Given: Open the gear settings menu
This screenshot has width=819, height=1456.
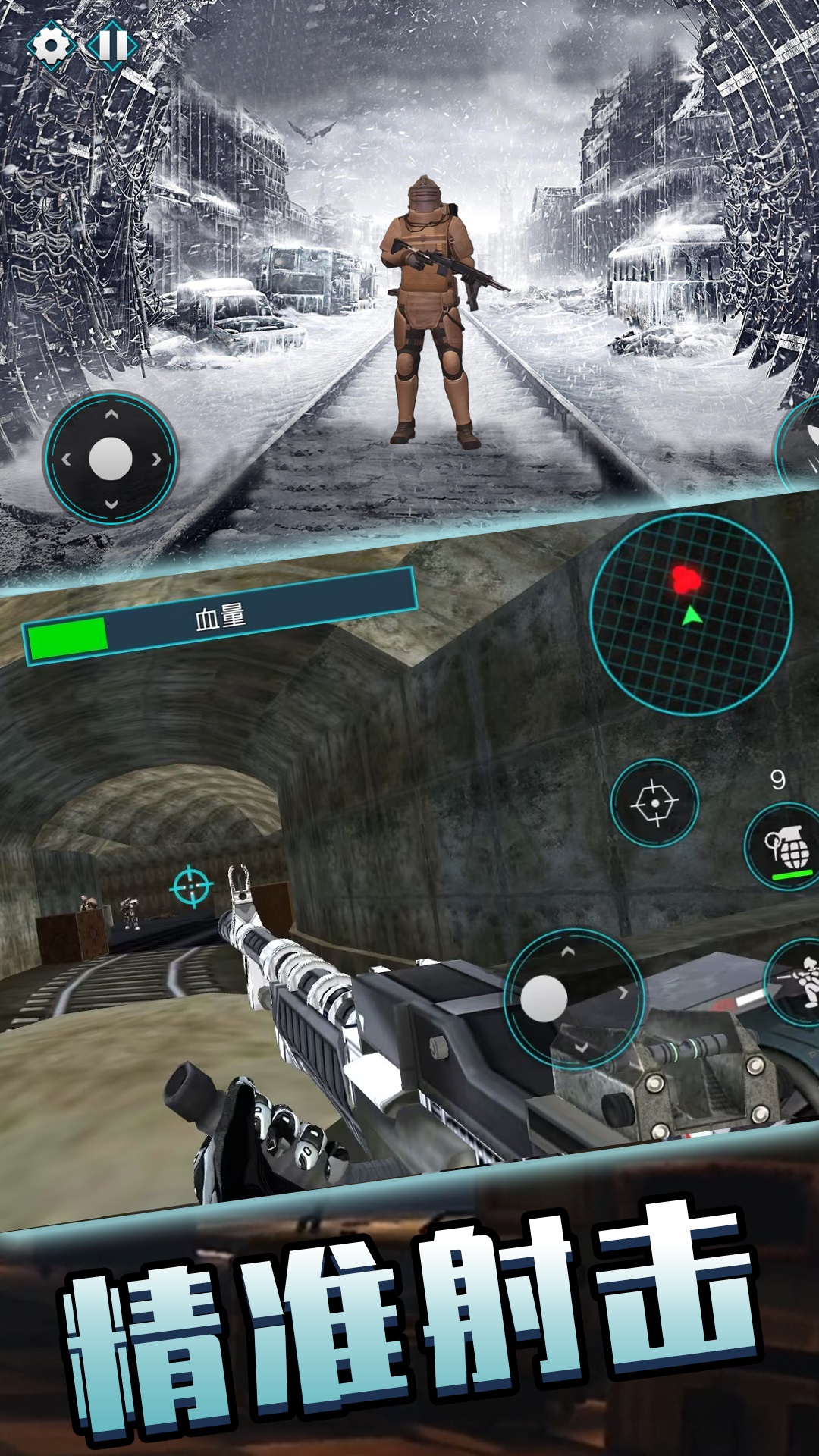Looking at the screenshot, I should [51, 45].
